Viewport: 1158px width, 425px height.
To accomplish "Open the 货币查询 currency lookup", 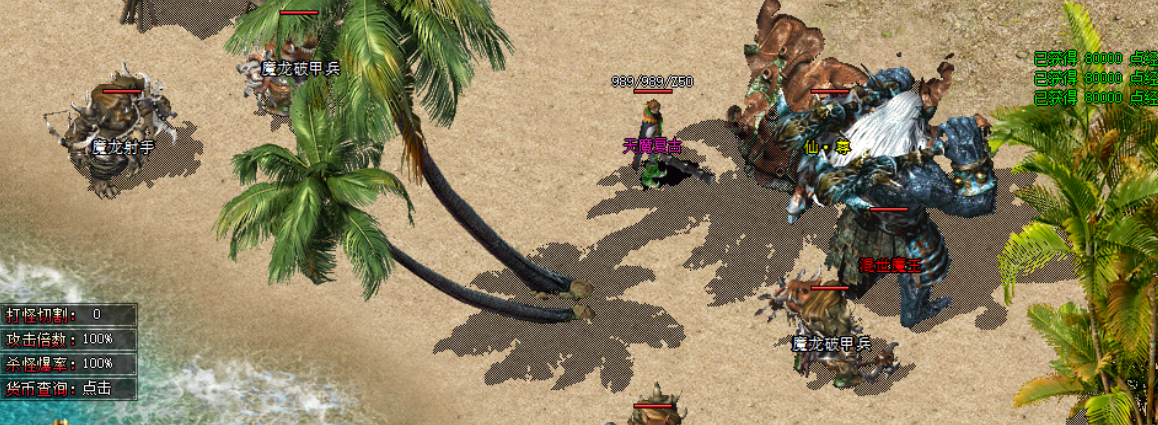I will point(97,388).
